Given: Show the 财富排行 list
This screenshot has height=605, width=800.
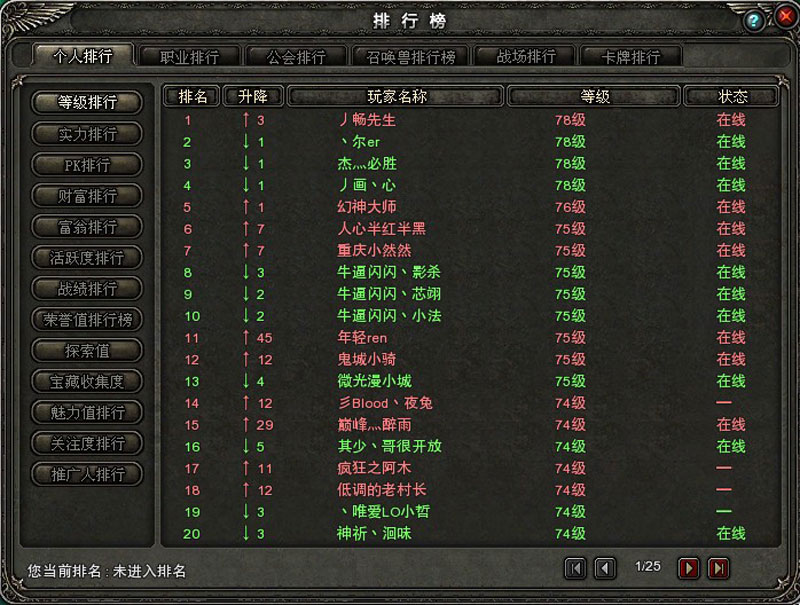Looking at the screenshot, I should [x=87, y=196].
